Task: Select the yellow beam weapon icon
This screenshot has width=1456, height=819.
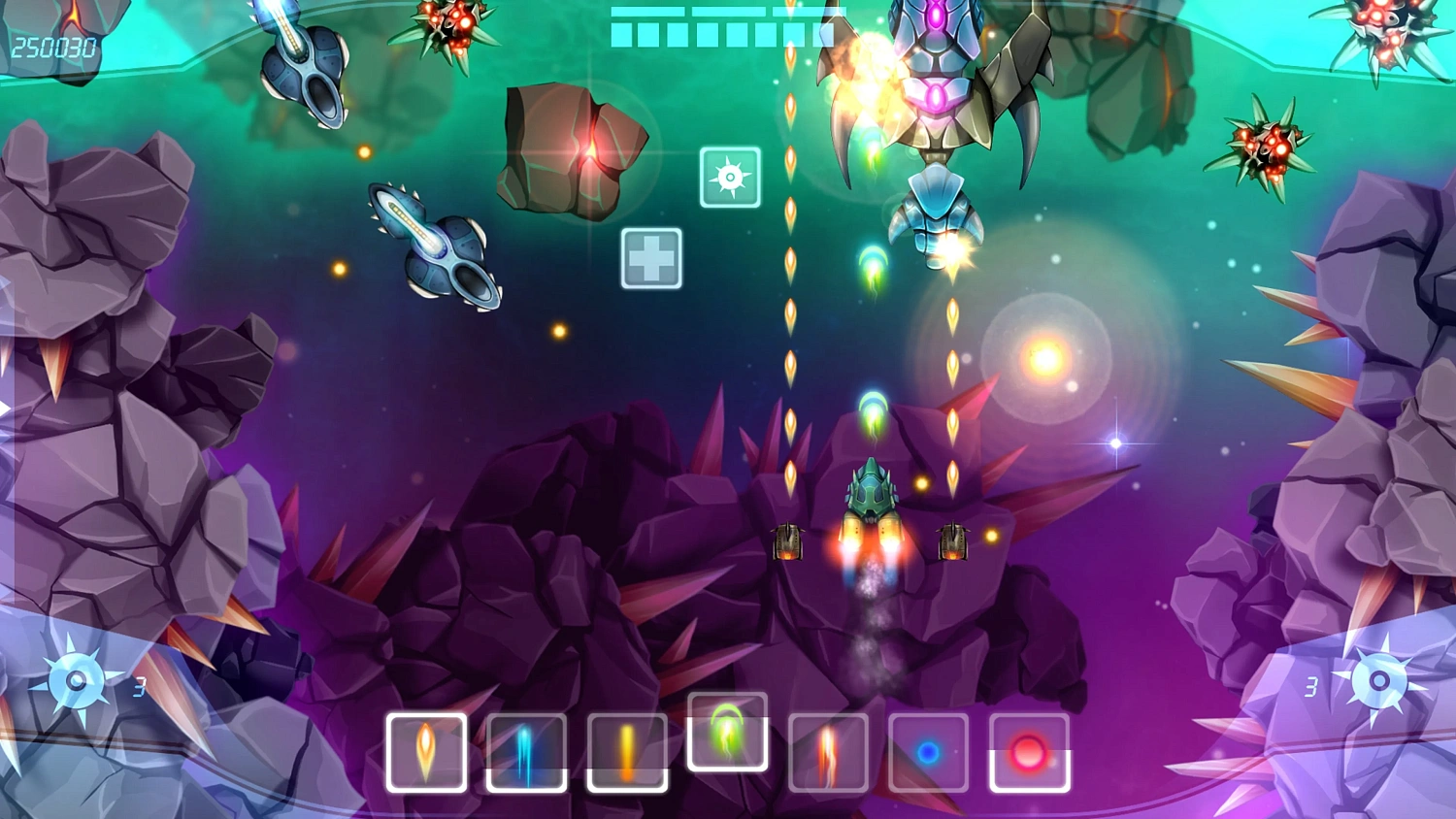Action: [x=626, y=755]
